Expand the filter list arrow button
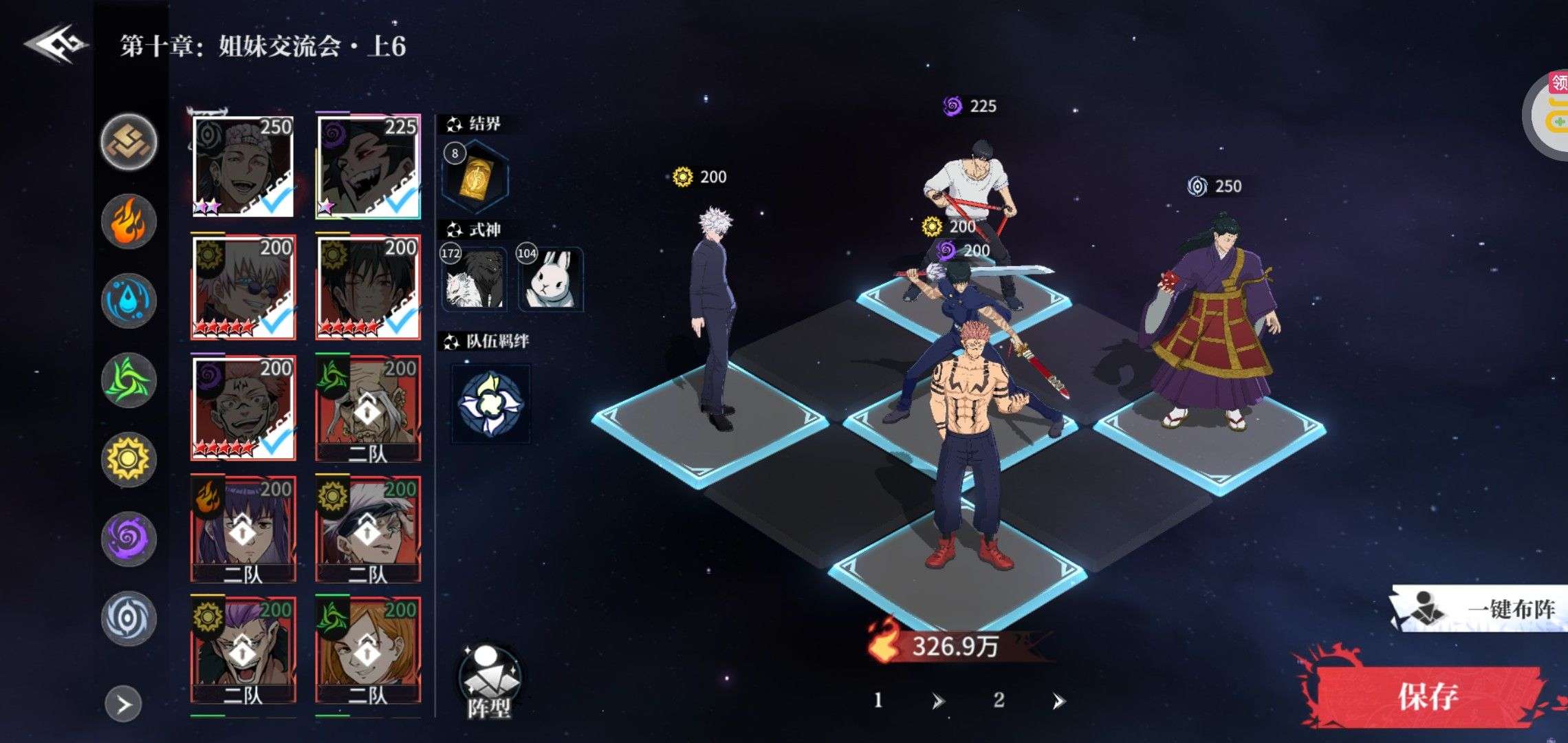 pyautogui.click(x=124, y=704)
